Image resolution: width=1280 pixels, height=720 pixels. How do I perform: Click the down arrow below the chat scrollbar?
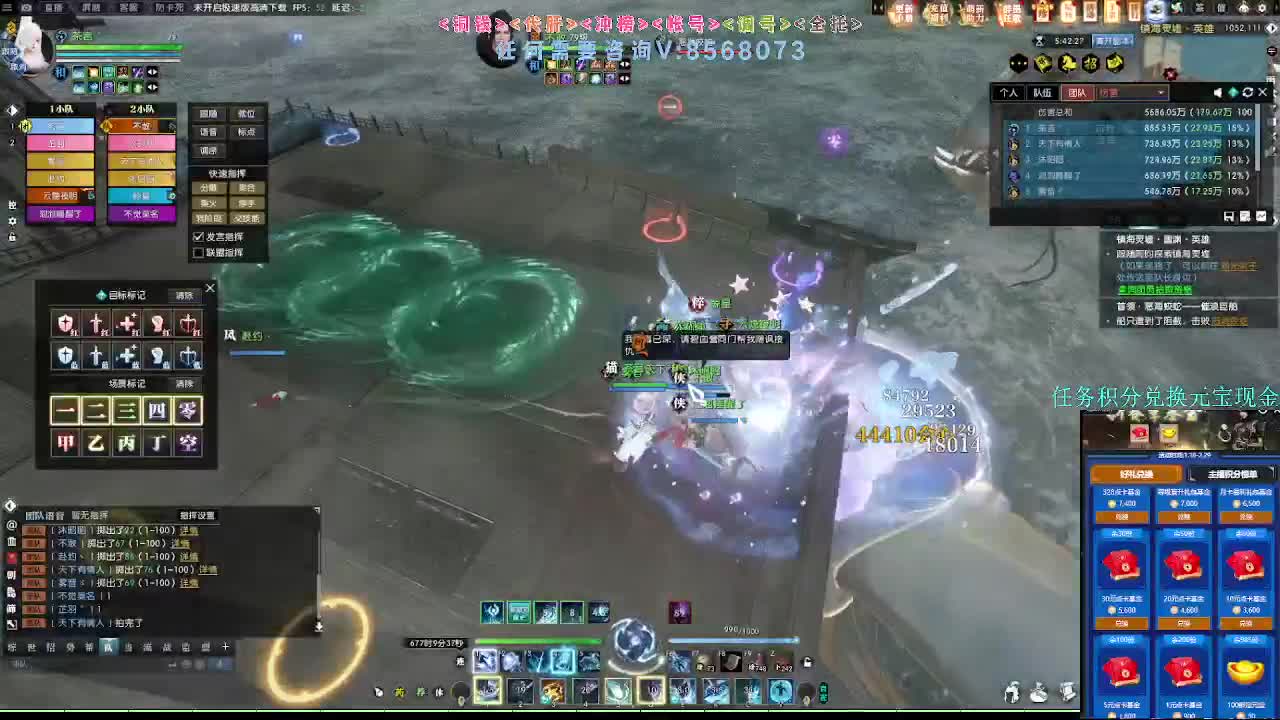click(x=318, y=627)
